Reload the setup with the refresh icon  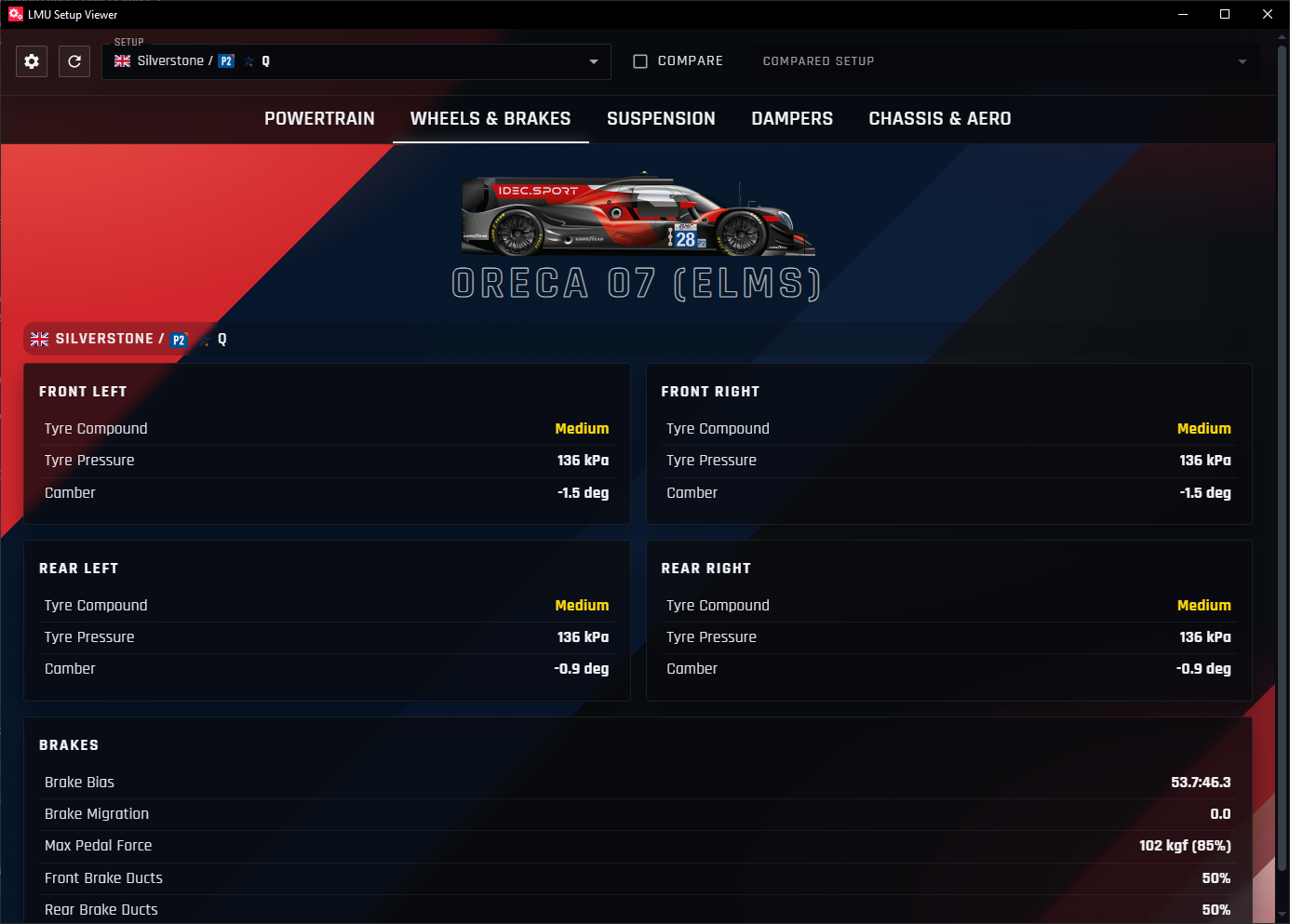pos(74,61)
